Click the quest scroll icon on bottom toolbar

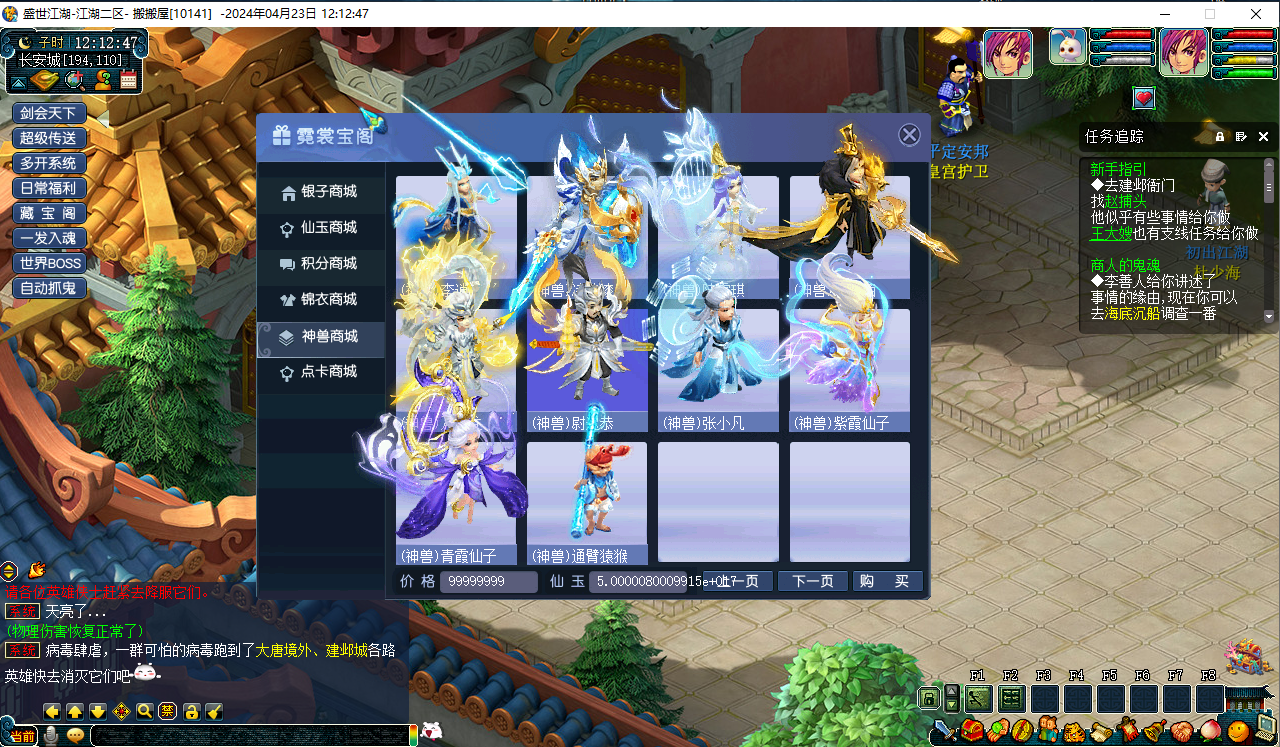tap(1101, 730)
